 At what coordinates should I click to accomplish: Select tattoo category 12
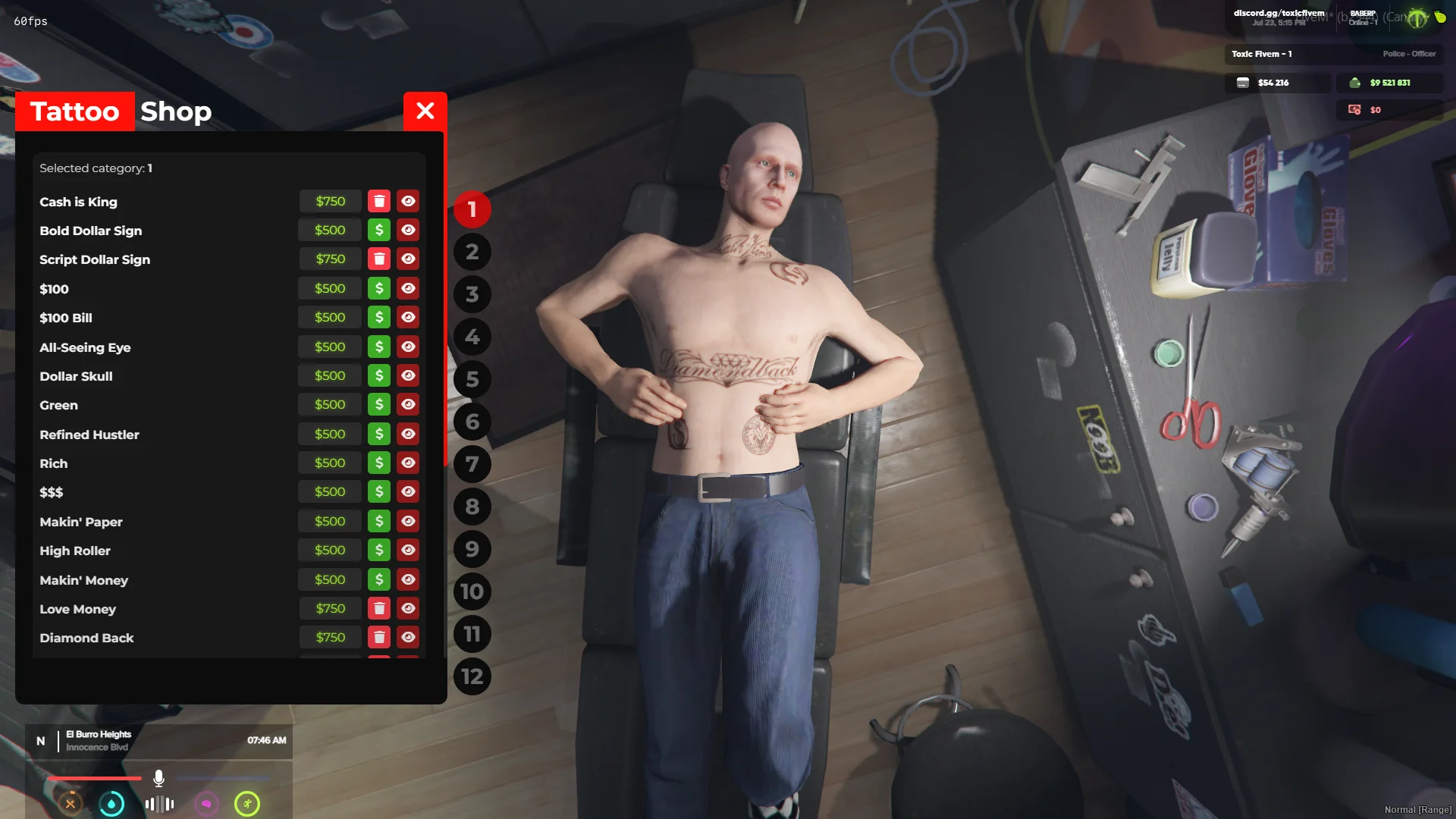pos(472,676)
